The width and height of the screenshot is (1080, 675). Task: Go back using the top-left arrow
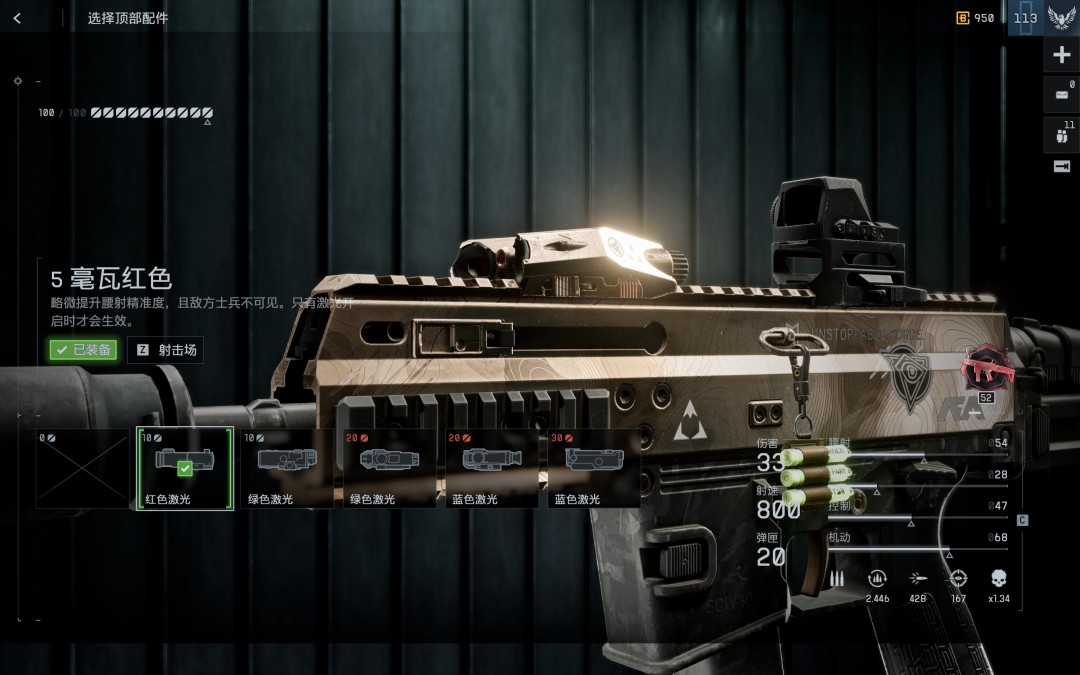[x=17, y=18]
